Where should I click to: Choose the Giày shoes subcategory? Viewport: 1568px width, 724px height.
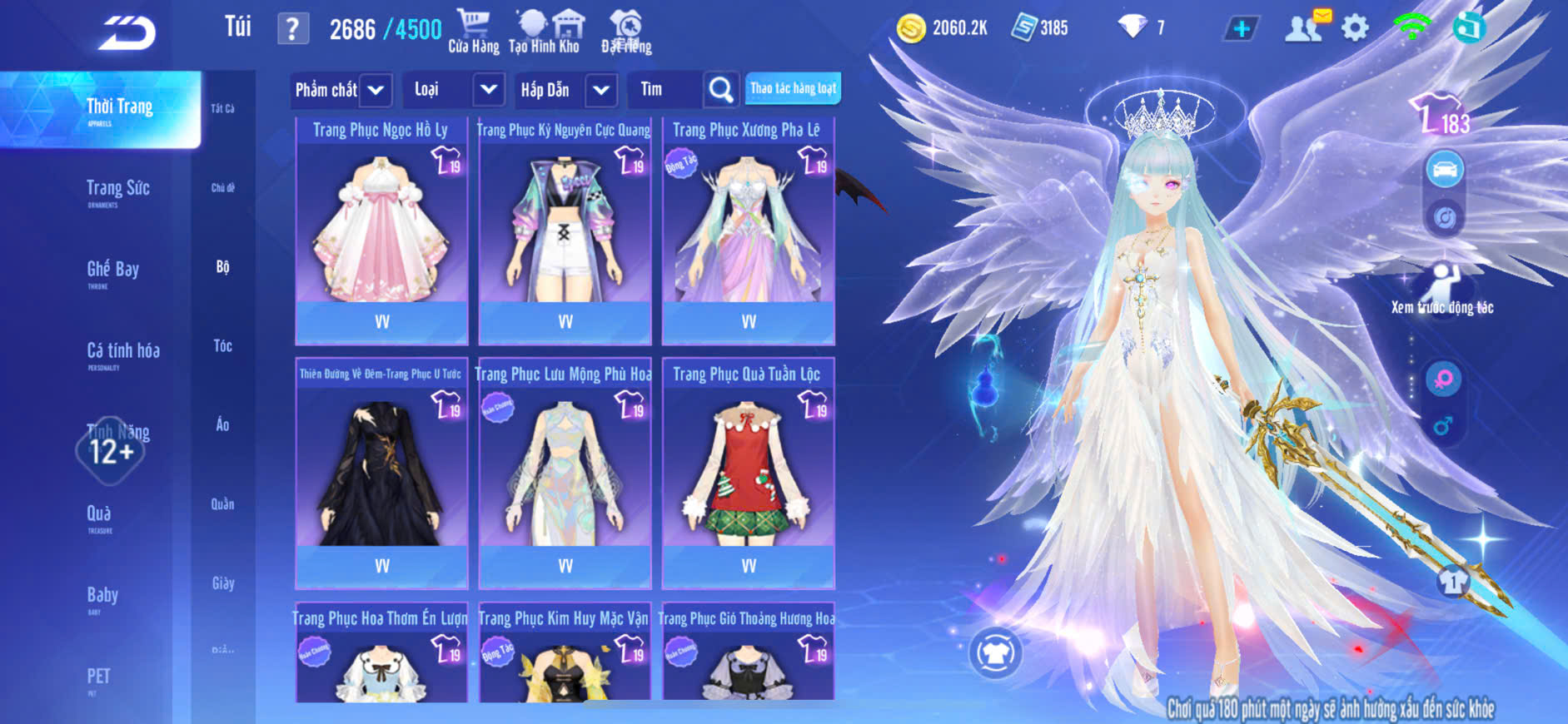click(222, 583)
